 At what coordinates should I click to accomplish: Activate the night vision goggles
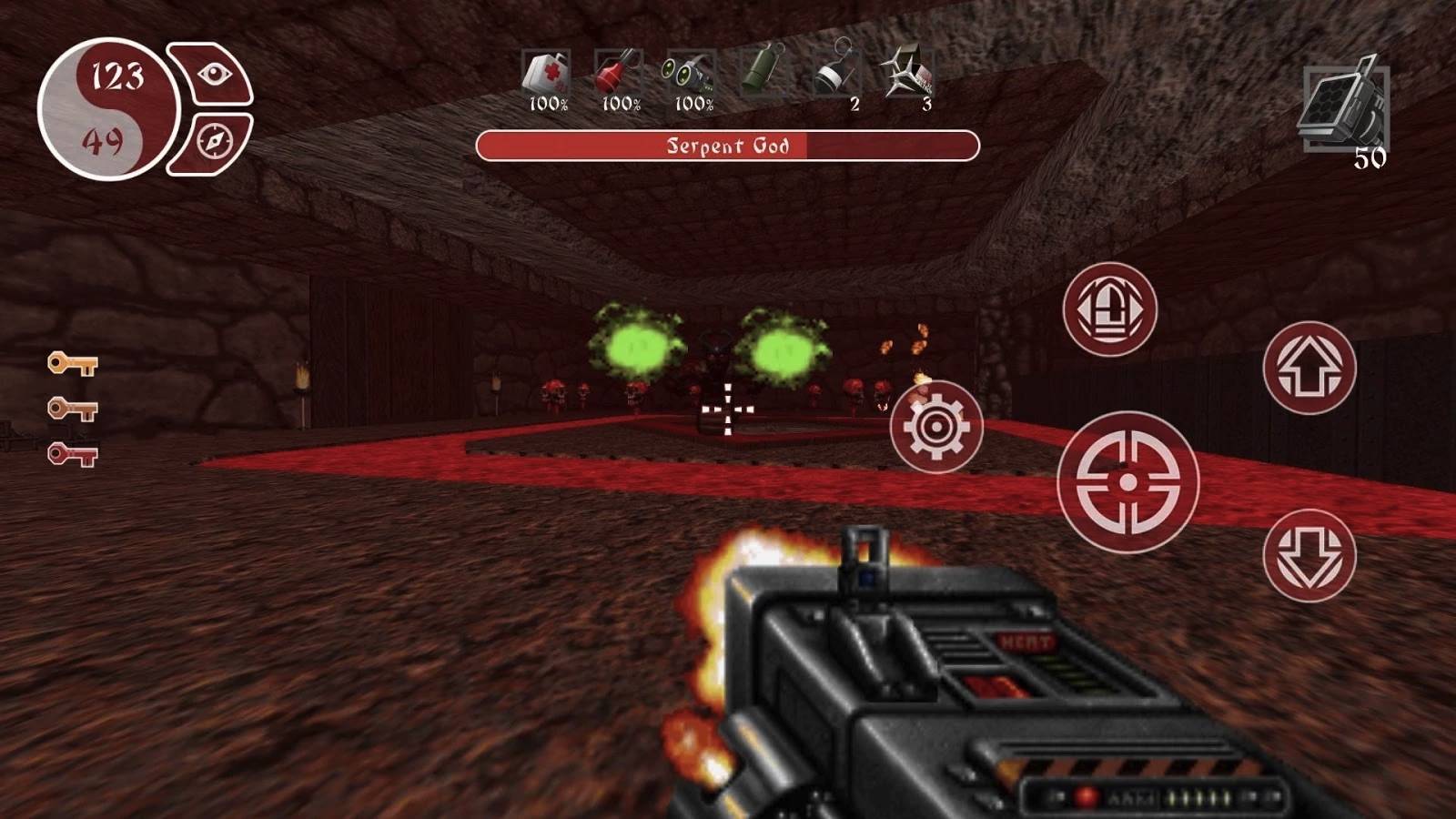pos(690,75)
